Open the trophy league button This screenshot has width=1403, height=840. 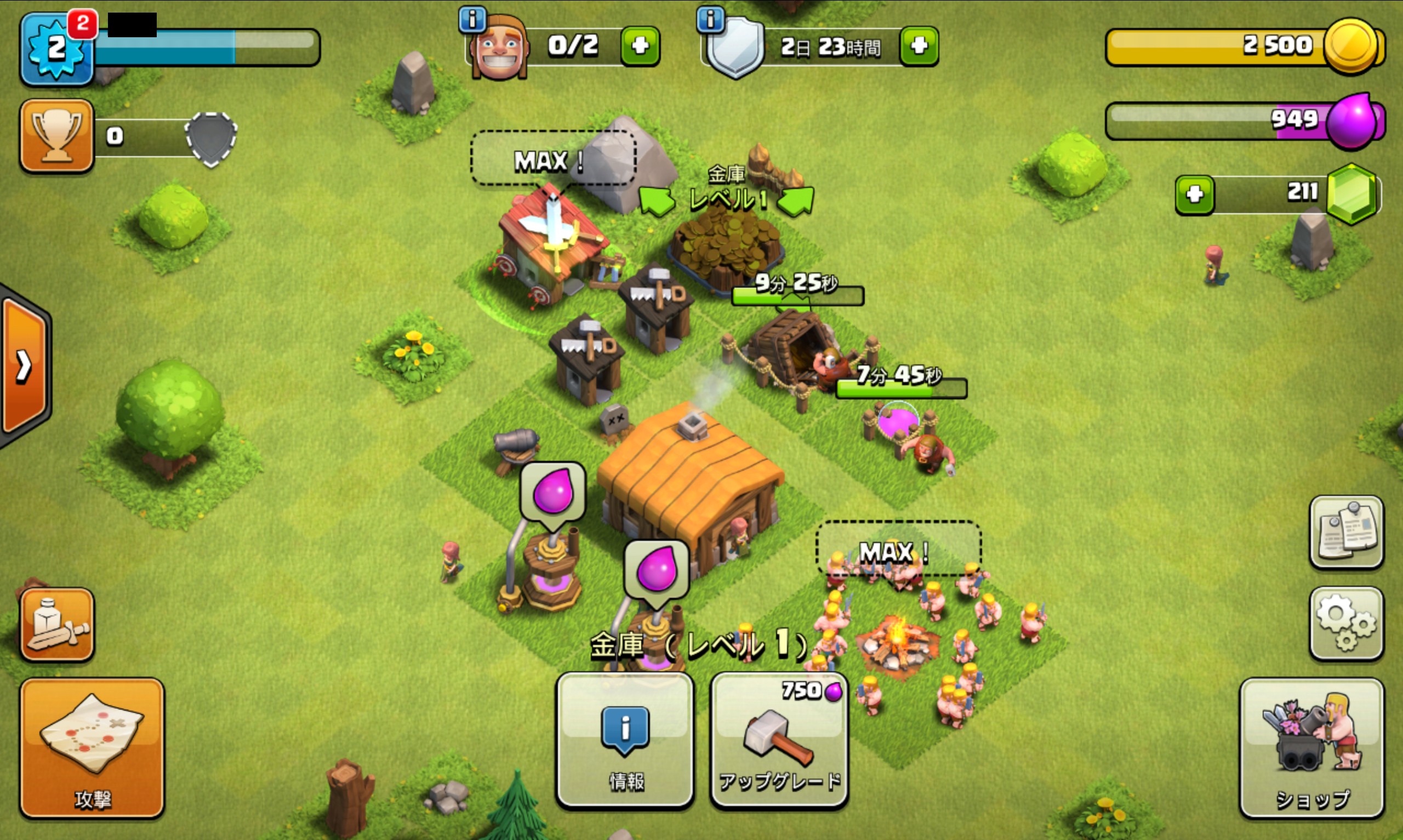(56, 136)
